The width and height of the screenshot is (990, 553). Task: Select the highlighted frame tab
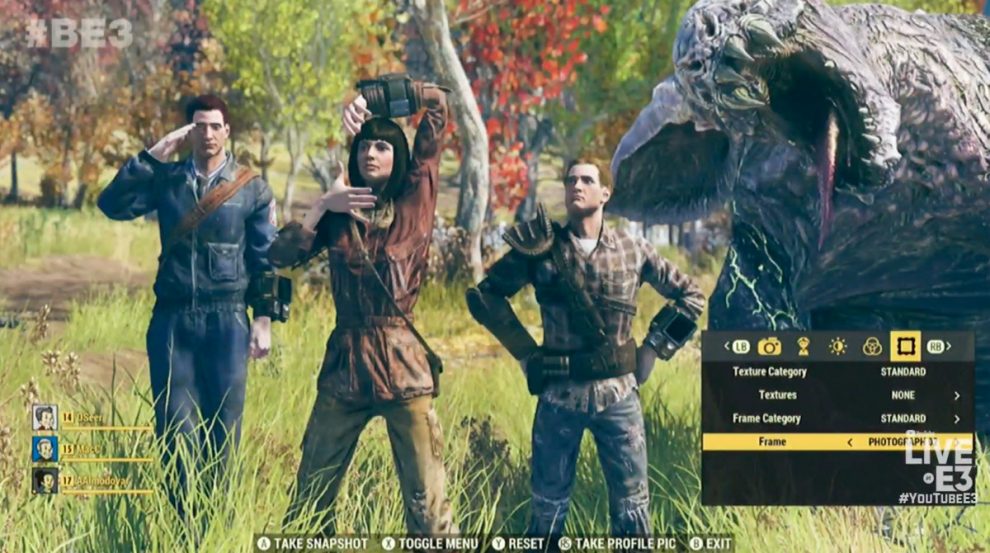[x=906, y=347]
